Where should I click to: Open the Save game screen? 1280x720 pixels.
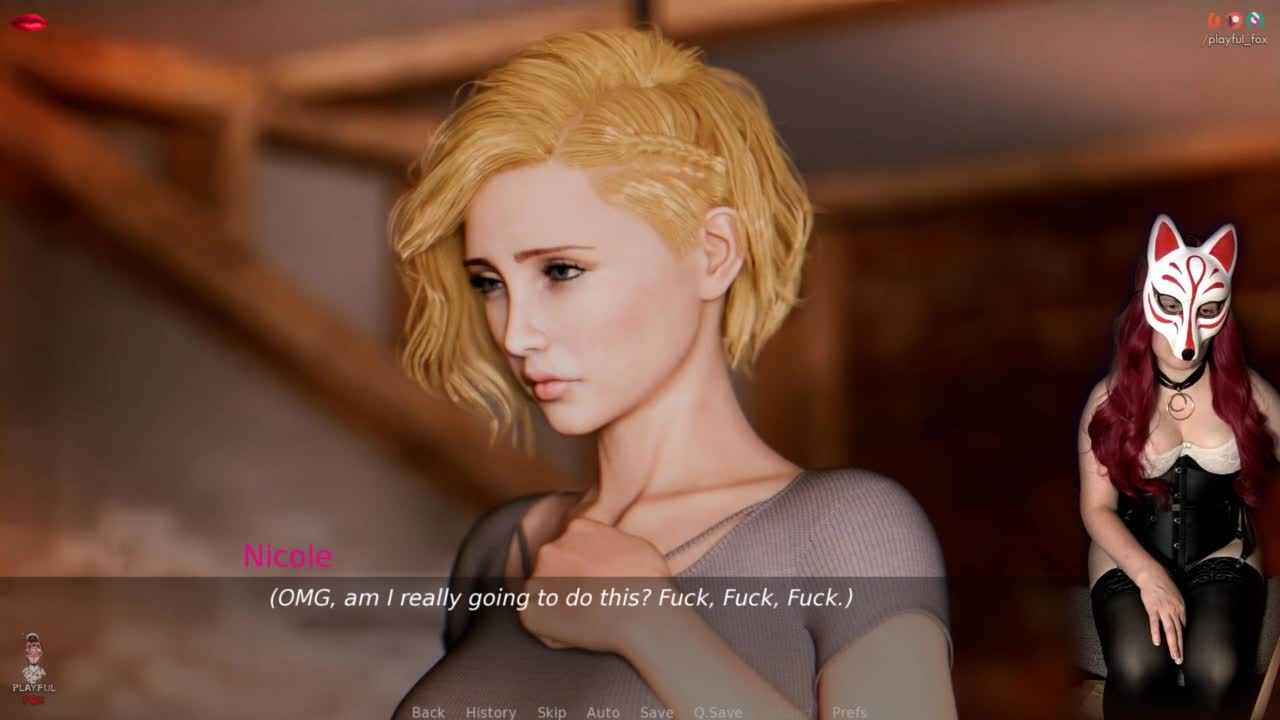[x=656, y=712]
